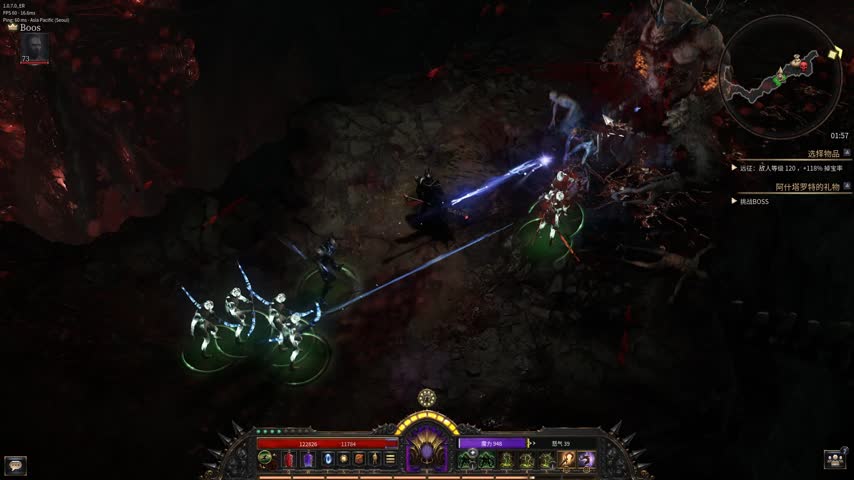
Task: Collapse the 阿什塔罗特的礼物 quest section
Action: tap(847, 187)
